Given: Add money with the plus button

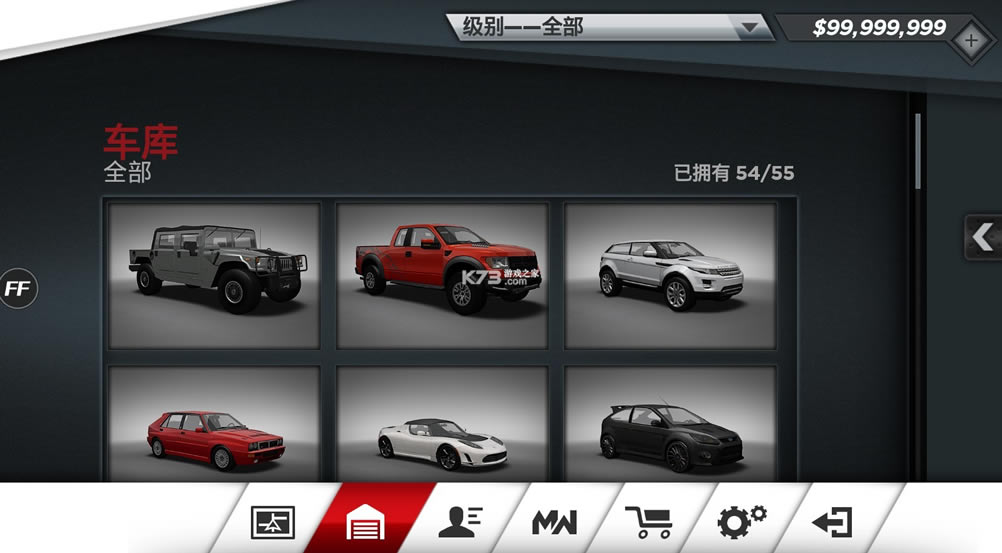Looking at the screenshot, I should pyautogui.click(x=969, y=41).
